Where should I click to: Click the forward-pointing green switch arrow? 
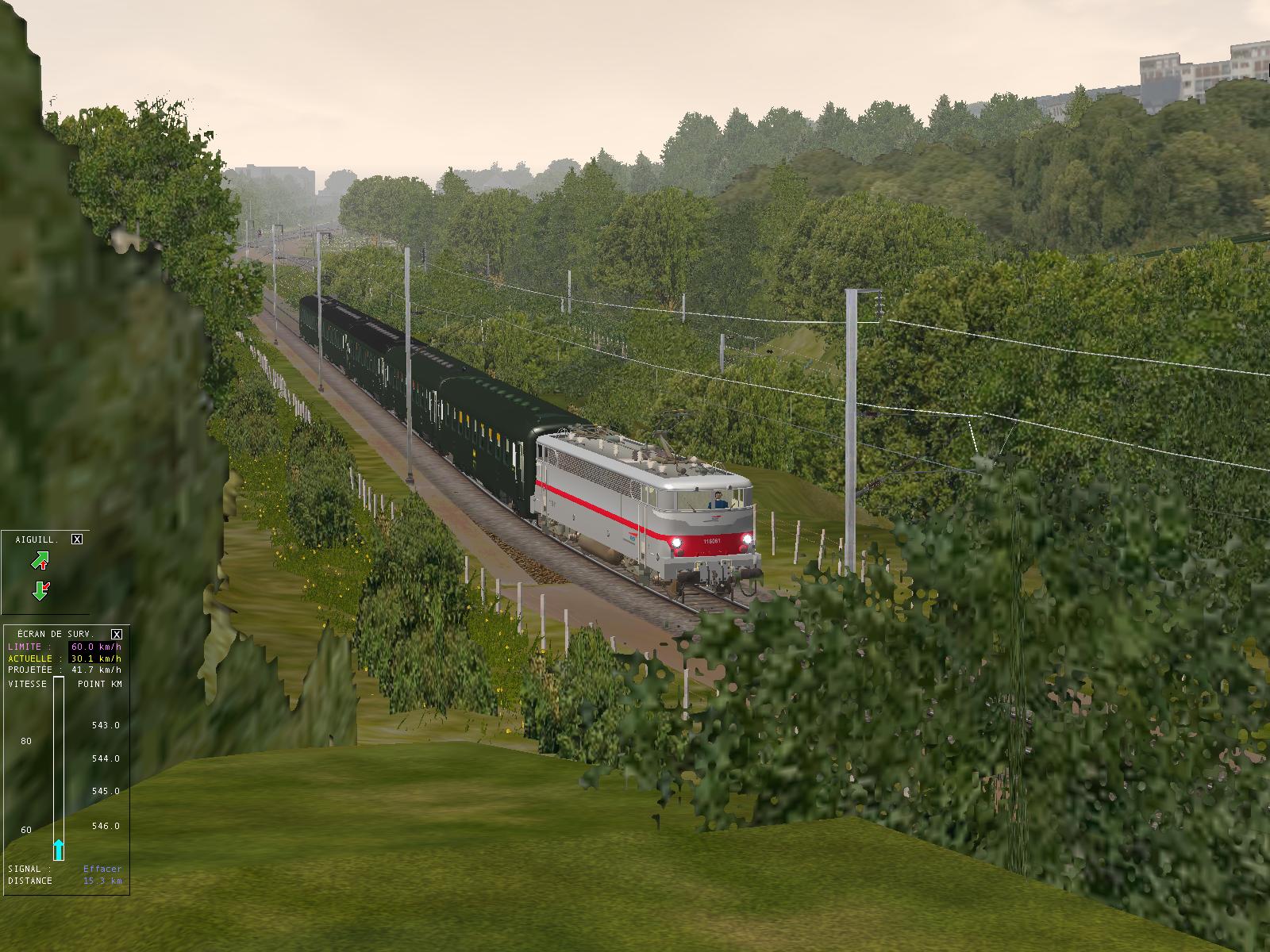click(40, 561)
